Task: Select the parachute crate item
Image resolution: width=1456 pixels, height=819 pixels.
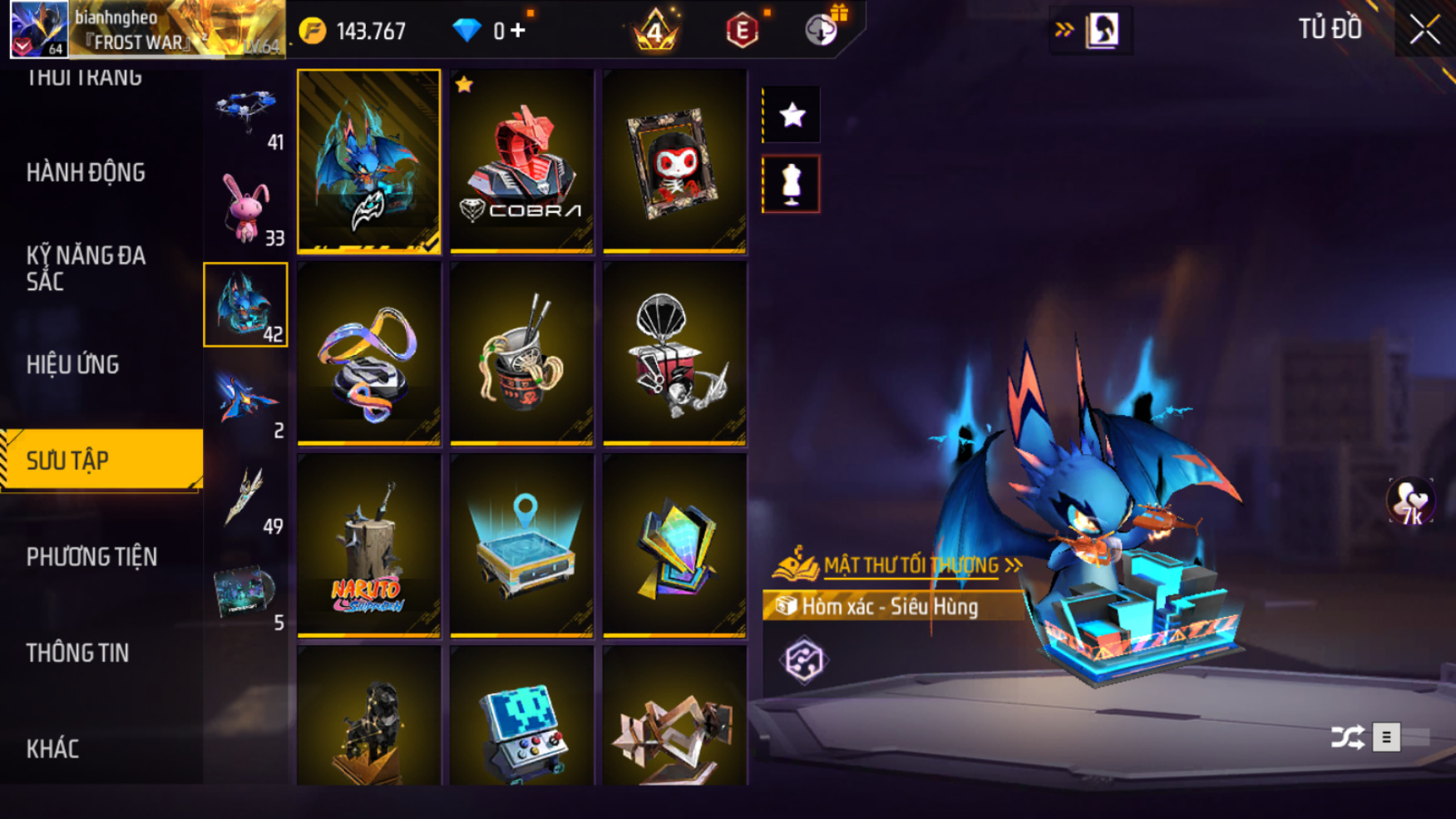Action: pyautogui.click(x=674, y=353)
